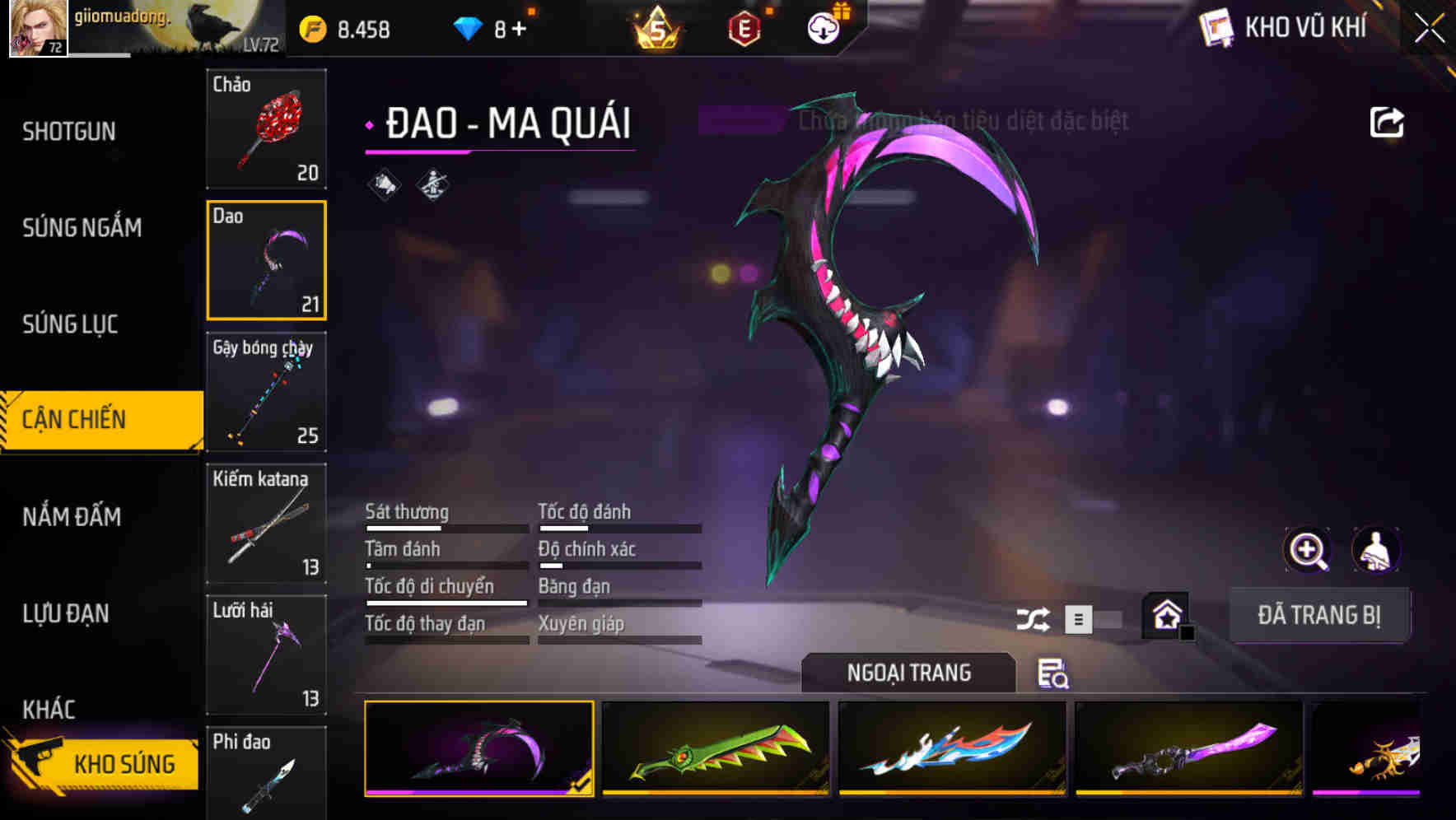Open the share icon for Đao - Ma Quái

pyautogui.click(x=1387, y=121)
